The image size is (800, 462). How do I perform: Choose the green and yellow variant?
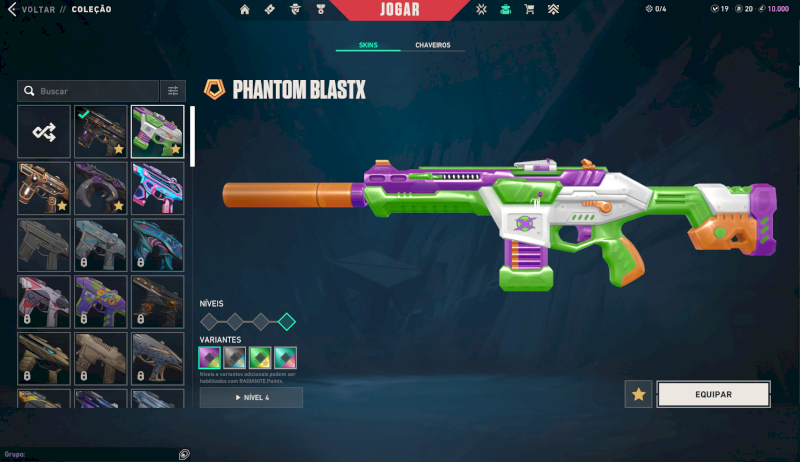[260, 357]
